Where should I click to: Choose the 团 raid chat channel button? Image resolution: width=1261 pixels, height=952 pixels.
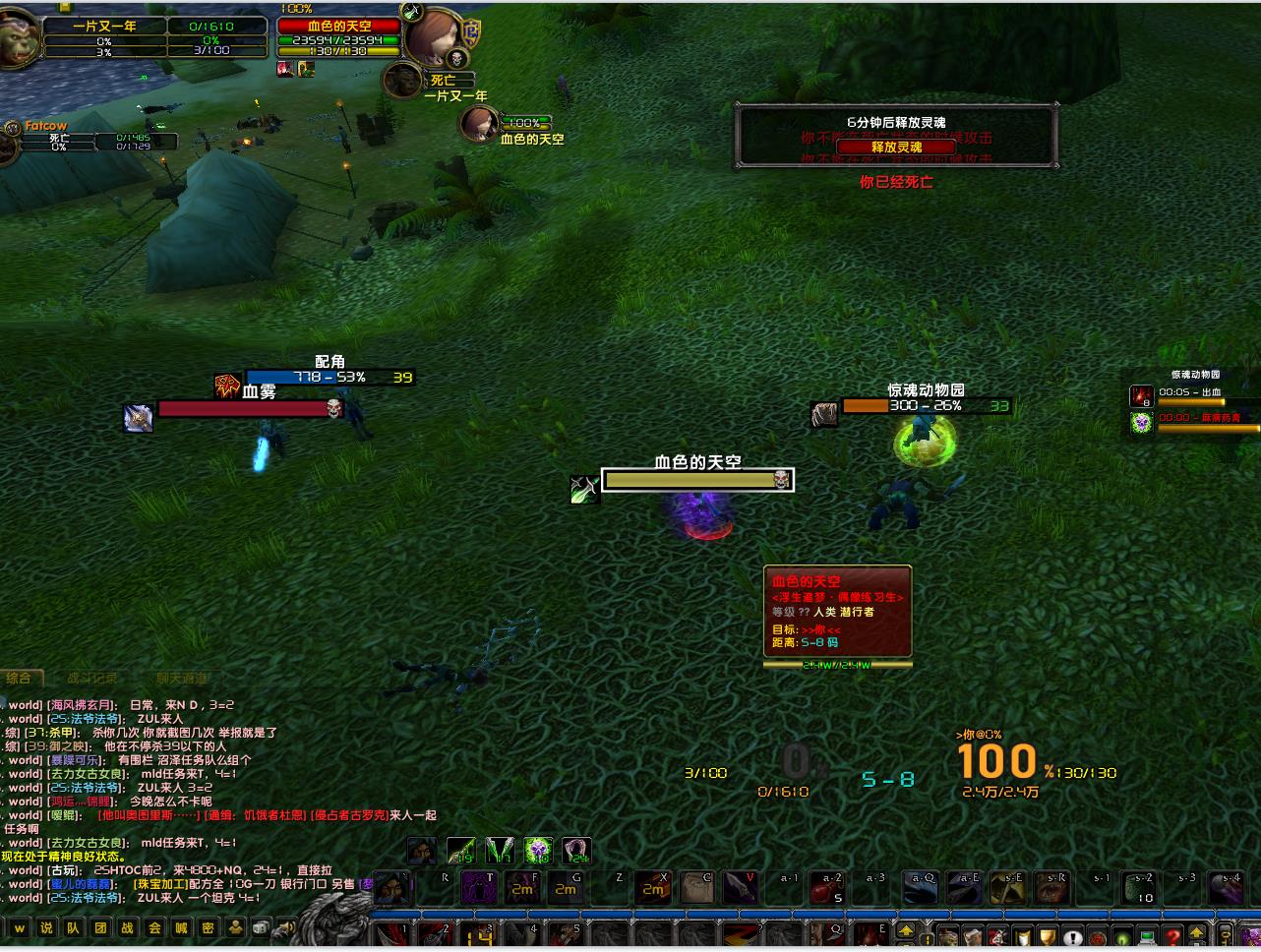(100, 927)
